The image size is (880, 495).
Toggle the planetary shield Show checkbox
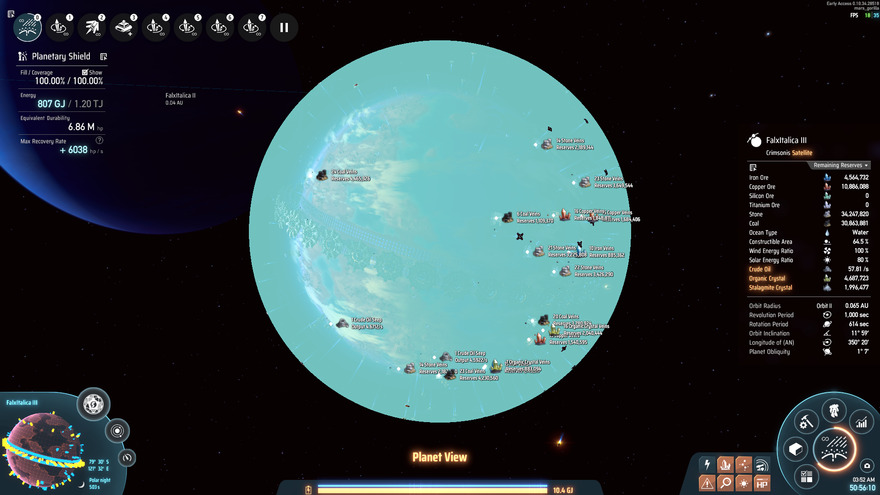pyautogui.click(x=86, y=72)
